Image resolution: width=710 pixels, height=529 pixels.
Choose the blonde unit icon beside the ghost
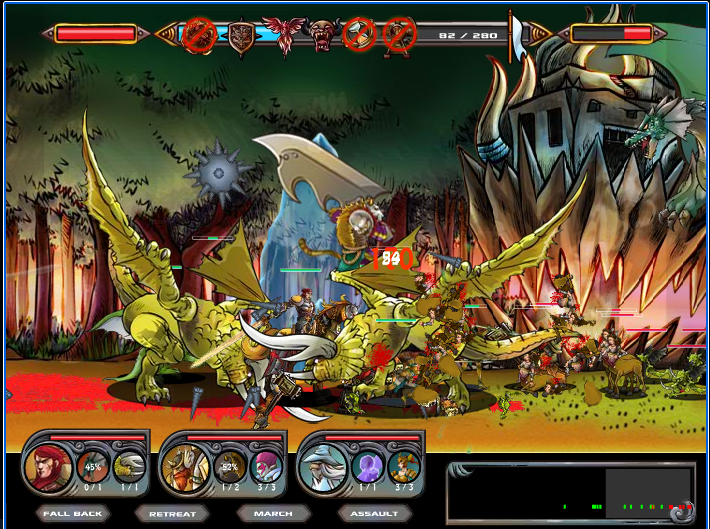[x=404, y=467]
